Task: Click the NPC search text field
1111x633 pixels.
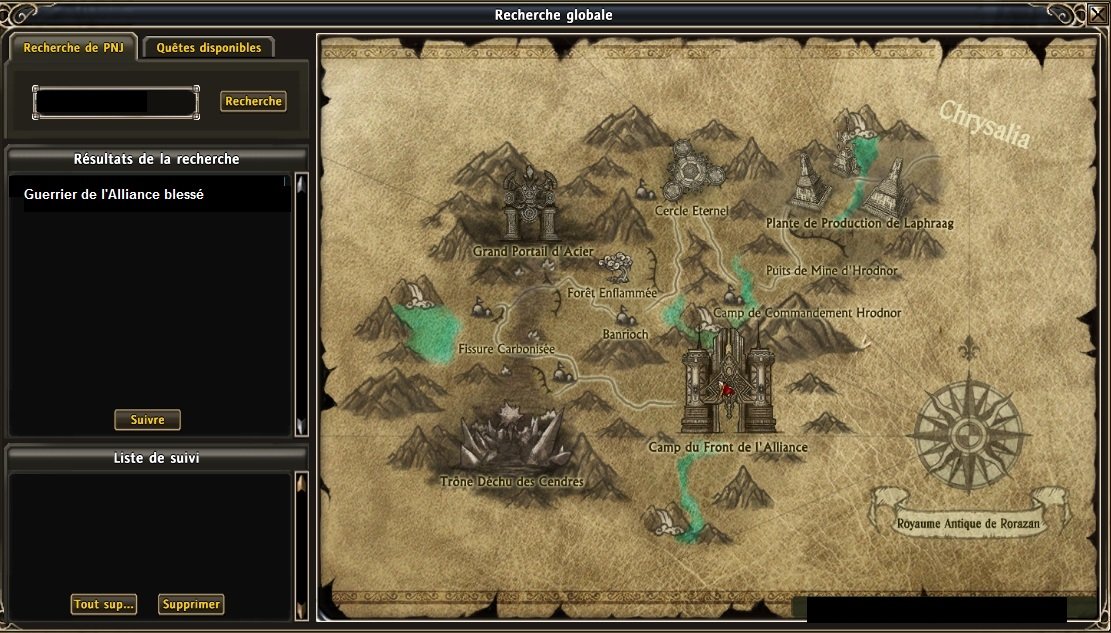Action: (x=115, y=102)
